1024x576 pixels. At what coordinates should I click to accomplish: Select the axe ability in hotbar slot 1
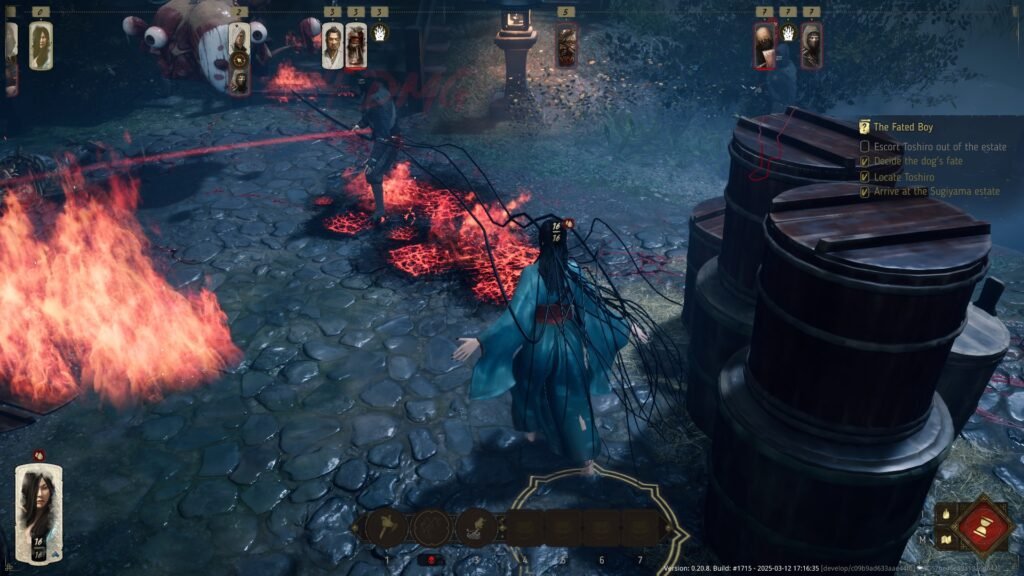point(386,526)
